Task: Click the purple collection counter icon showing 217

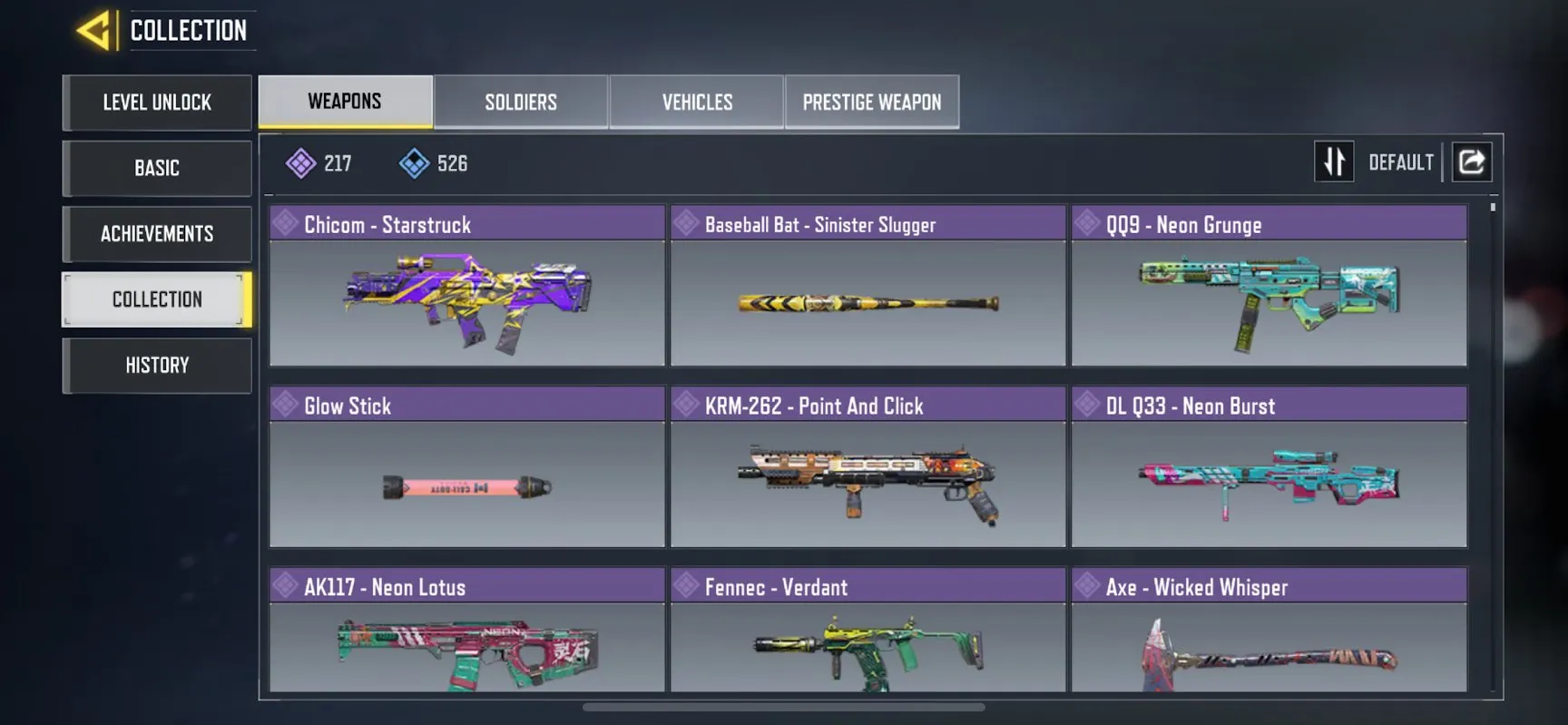Action: (x=300, y=162)
